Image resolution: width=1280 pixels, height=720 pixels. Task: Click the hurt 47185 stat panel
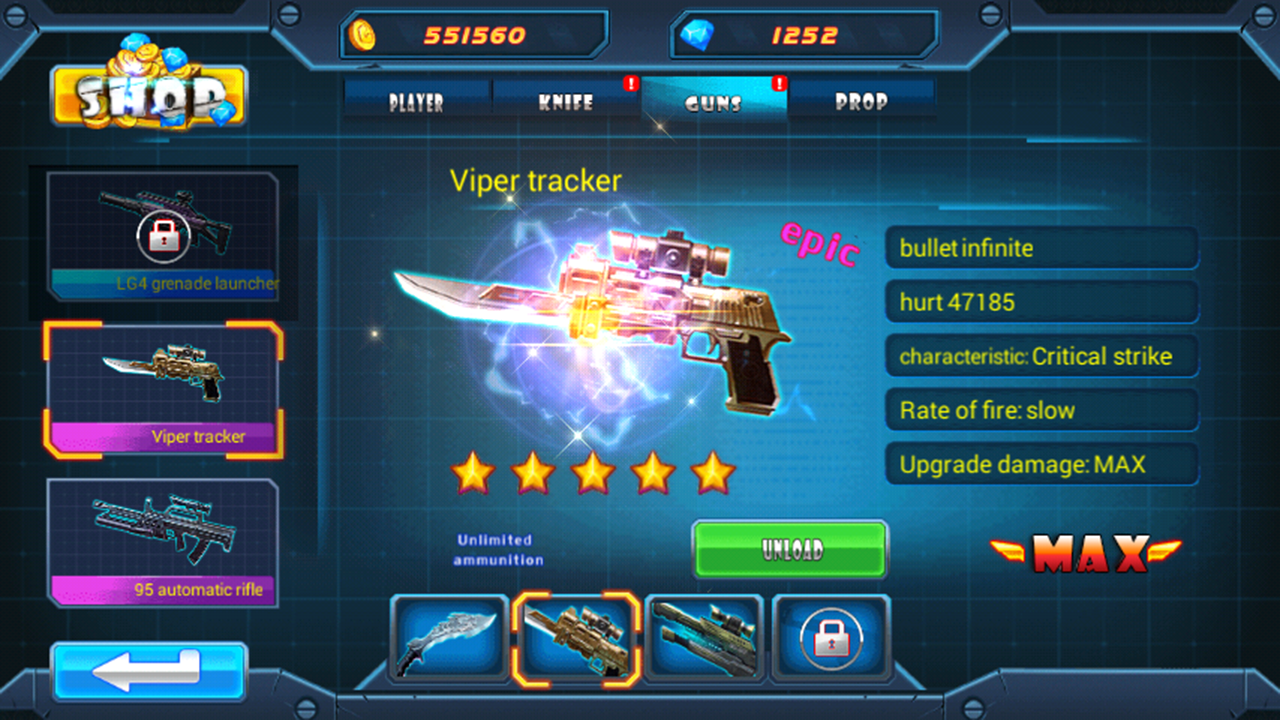click(x=1042, y=302)
